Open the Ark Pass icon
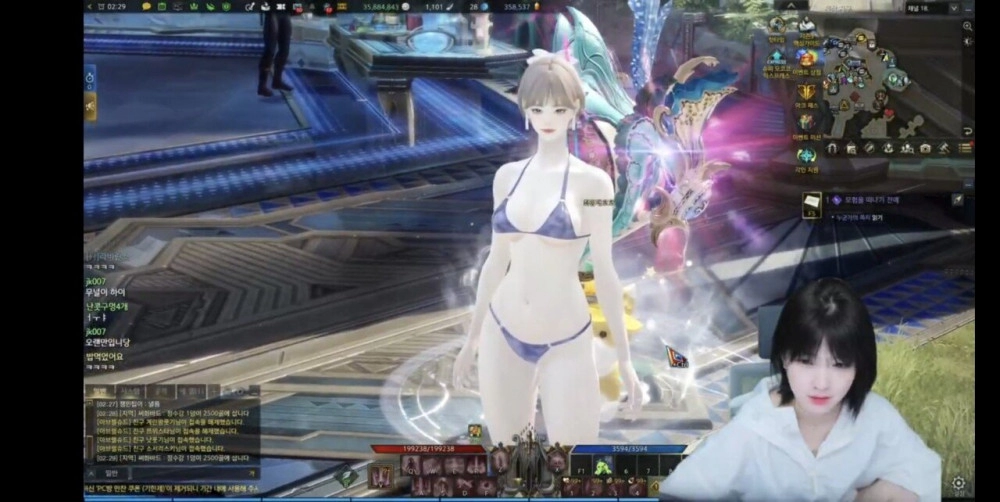The width and height of the screenshot is (1000, 502). (806, 93)
